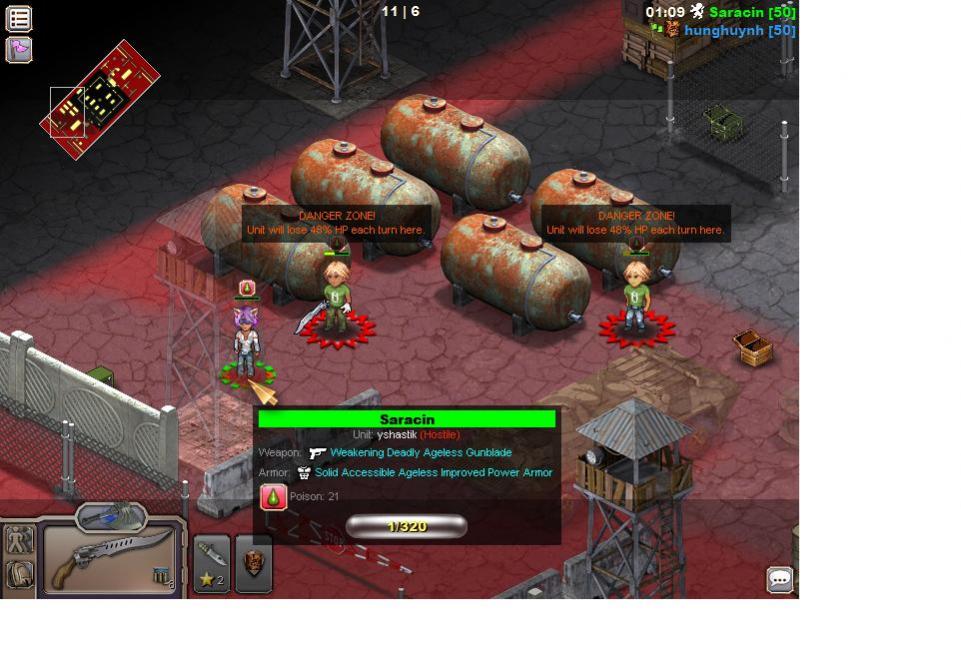This screenshot has height=656, width=961.
Task: Open the chat speech bubble
Action: pos(779,579)
